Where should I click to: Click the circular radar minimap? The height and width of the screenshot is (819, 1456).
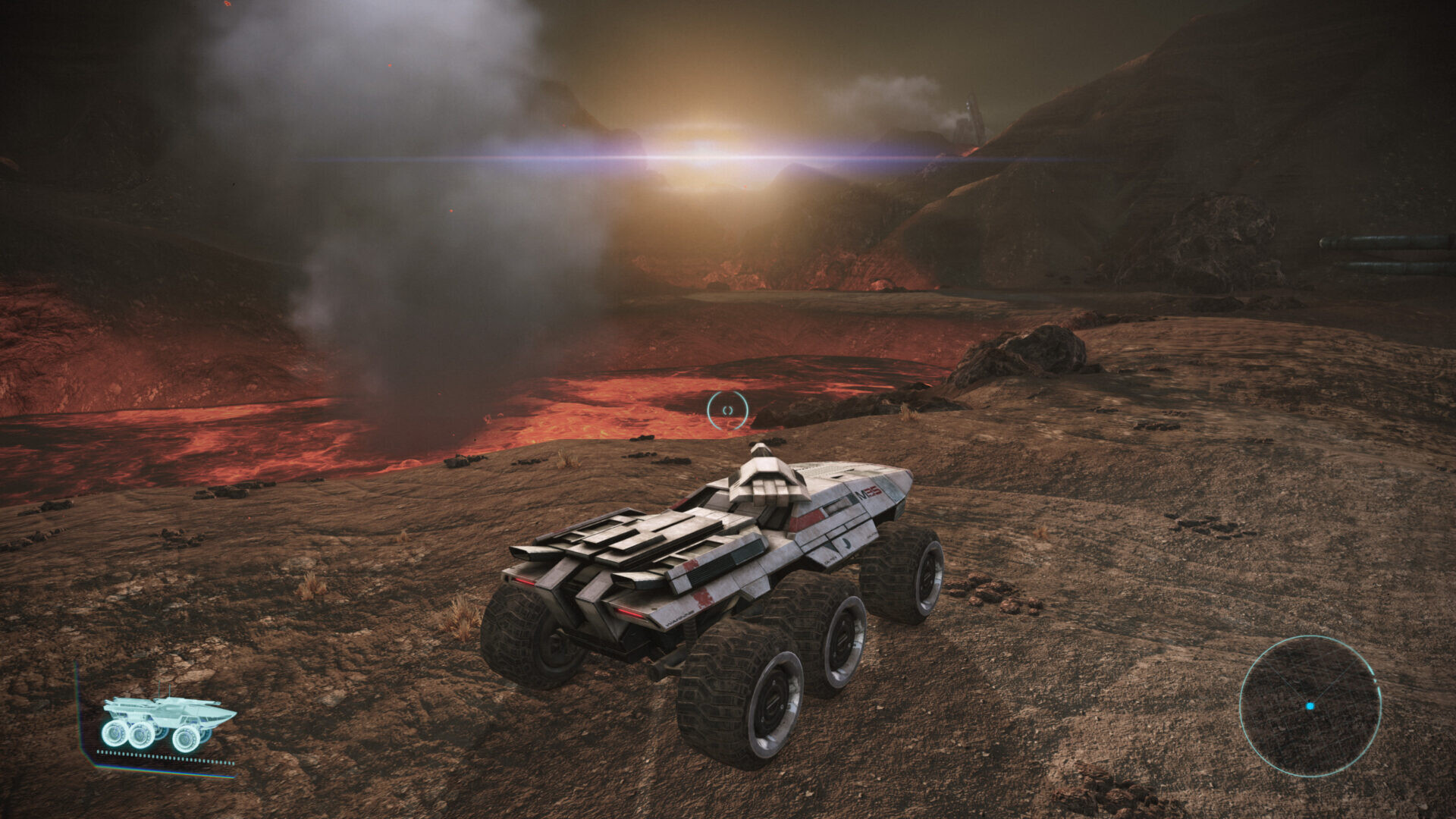tap(1310, 705)
